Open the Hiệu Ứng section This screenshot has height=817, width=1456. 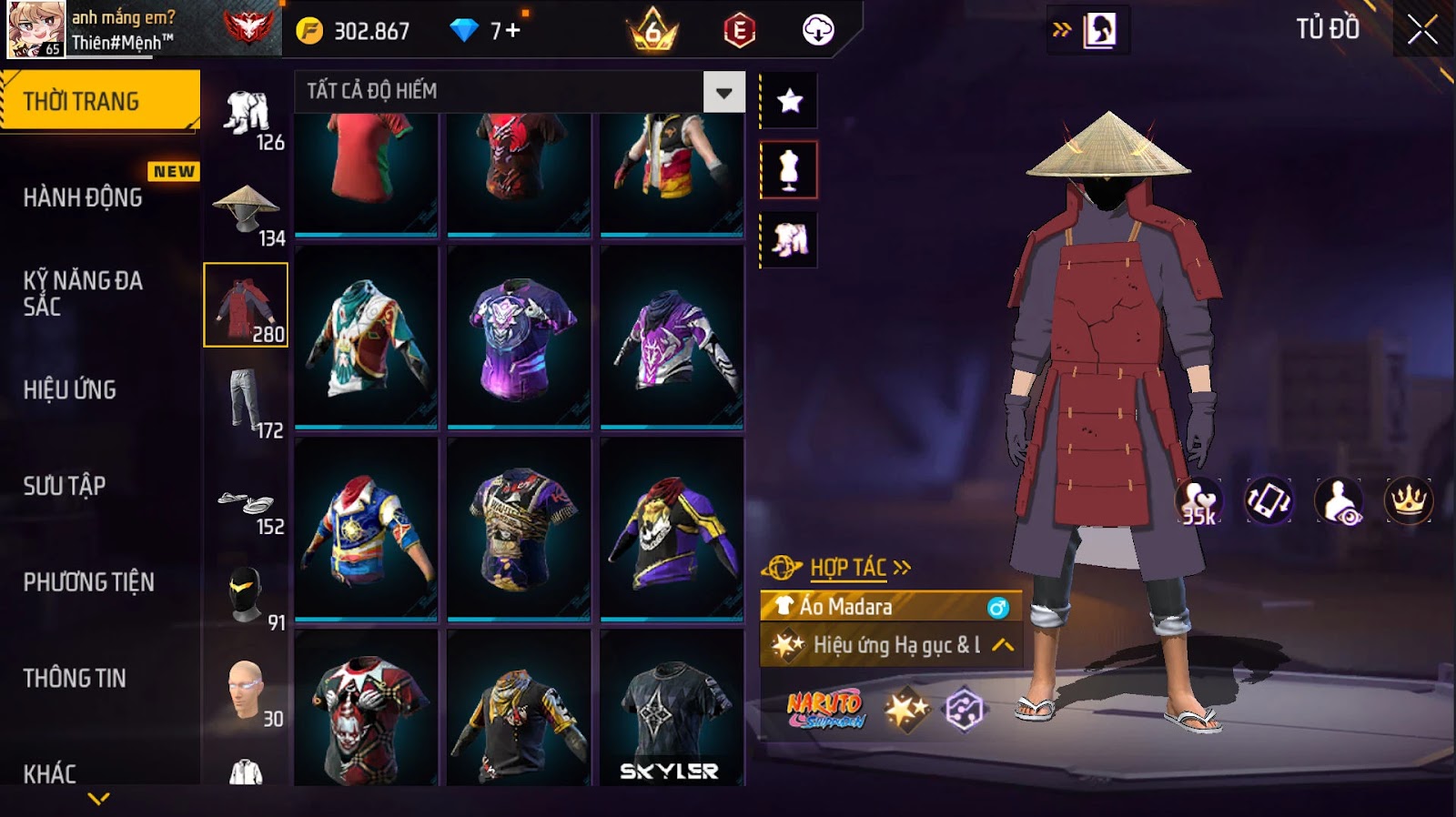71,389
